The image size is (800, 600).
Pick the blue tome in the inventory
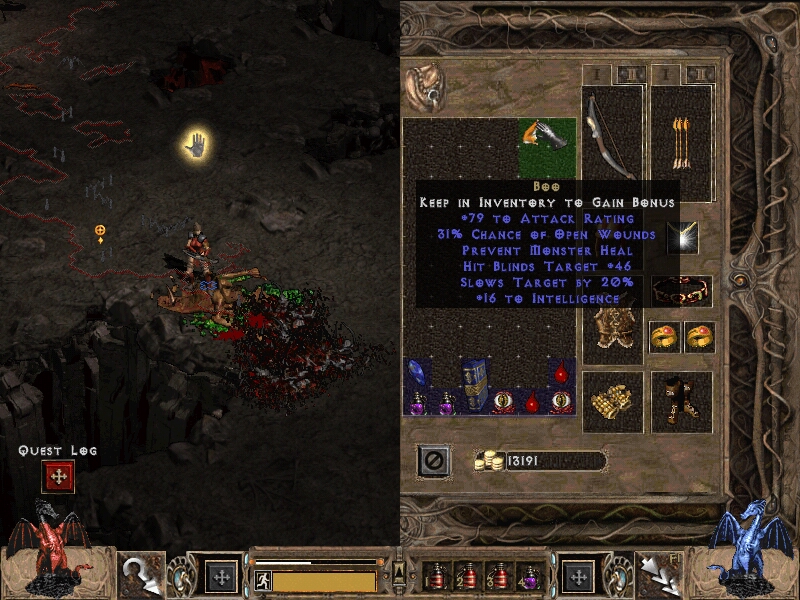474,381
